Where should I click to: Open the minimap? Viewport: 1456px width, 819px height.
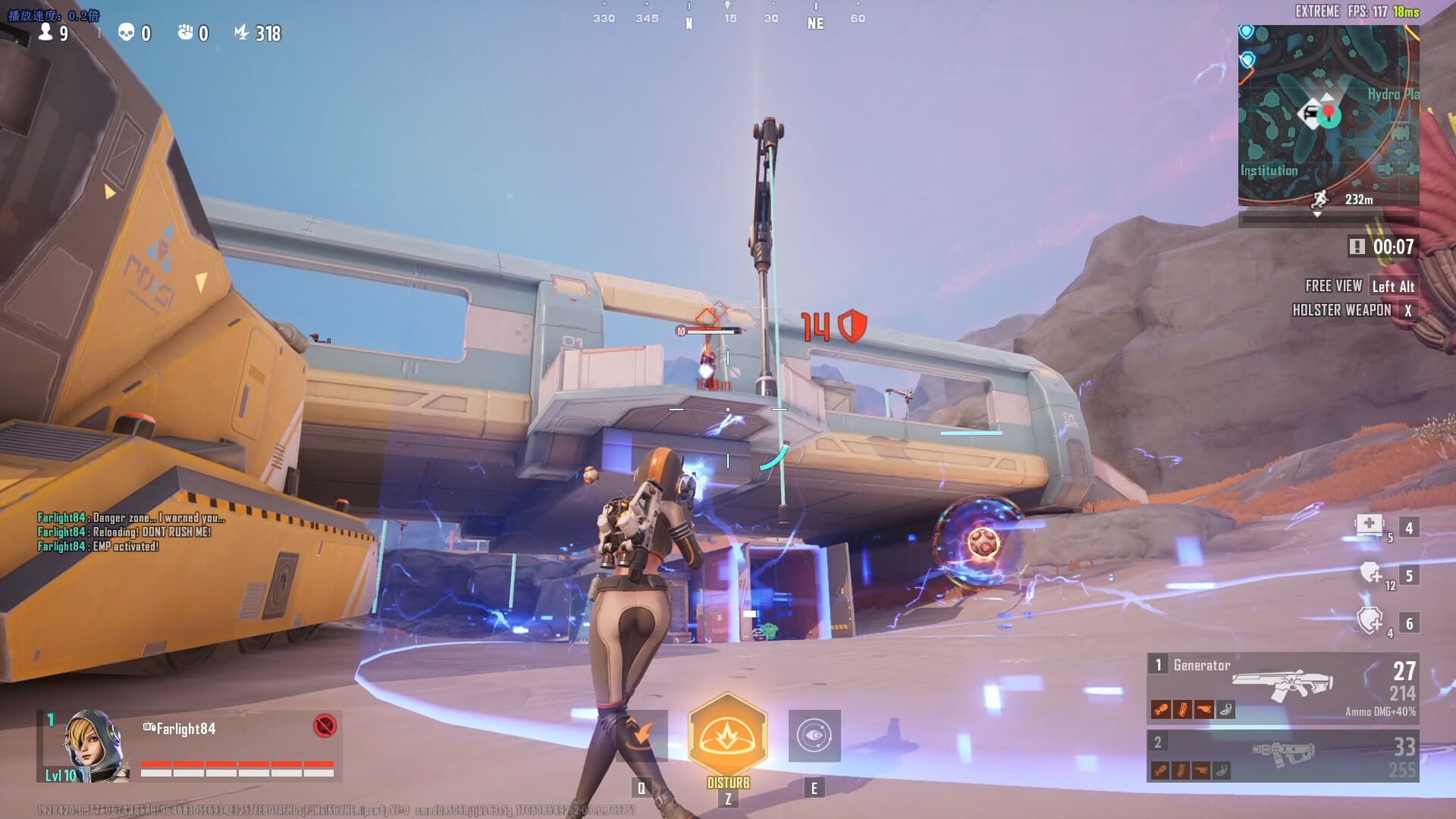(1328, 115)
